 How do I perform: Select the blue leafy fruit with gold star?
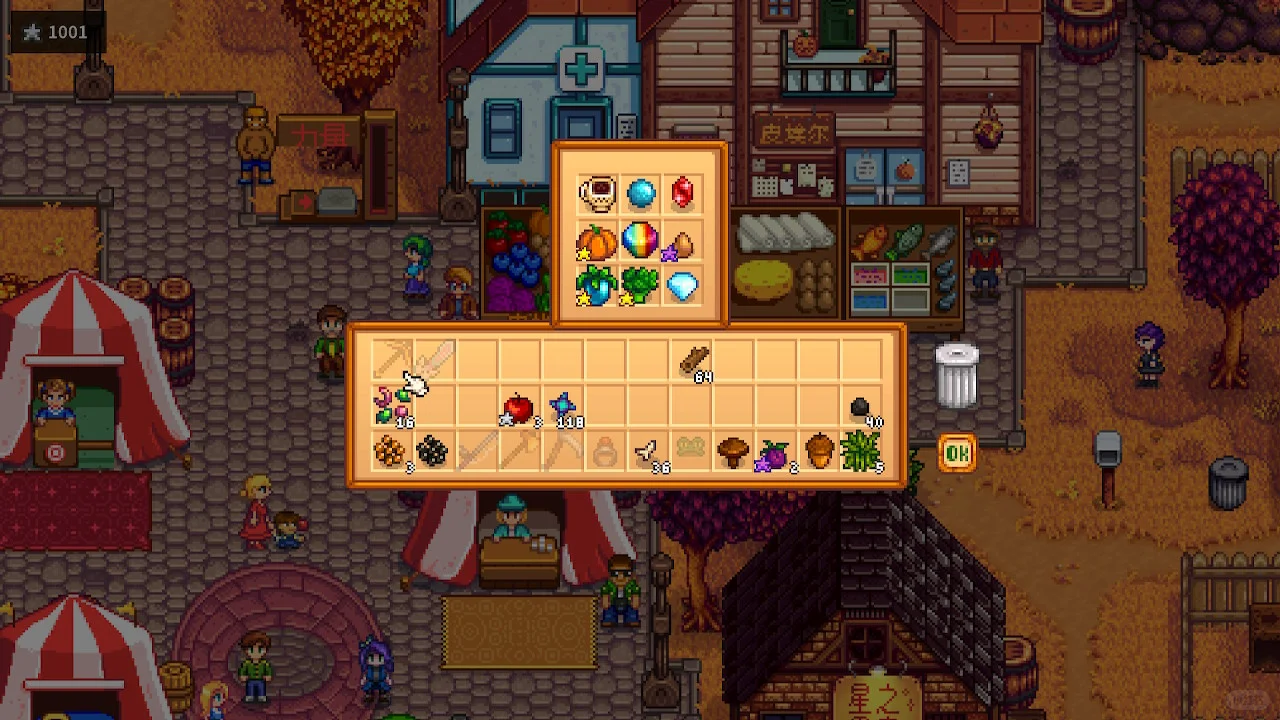[x=596, y=287]
